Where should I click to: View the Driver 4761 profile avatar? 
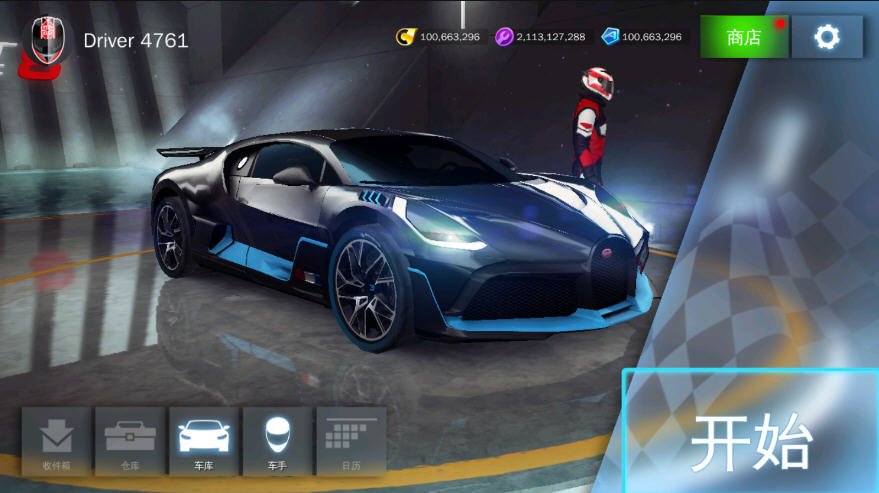click(45, 40)
